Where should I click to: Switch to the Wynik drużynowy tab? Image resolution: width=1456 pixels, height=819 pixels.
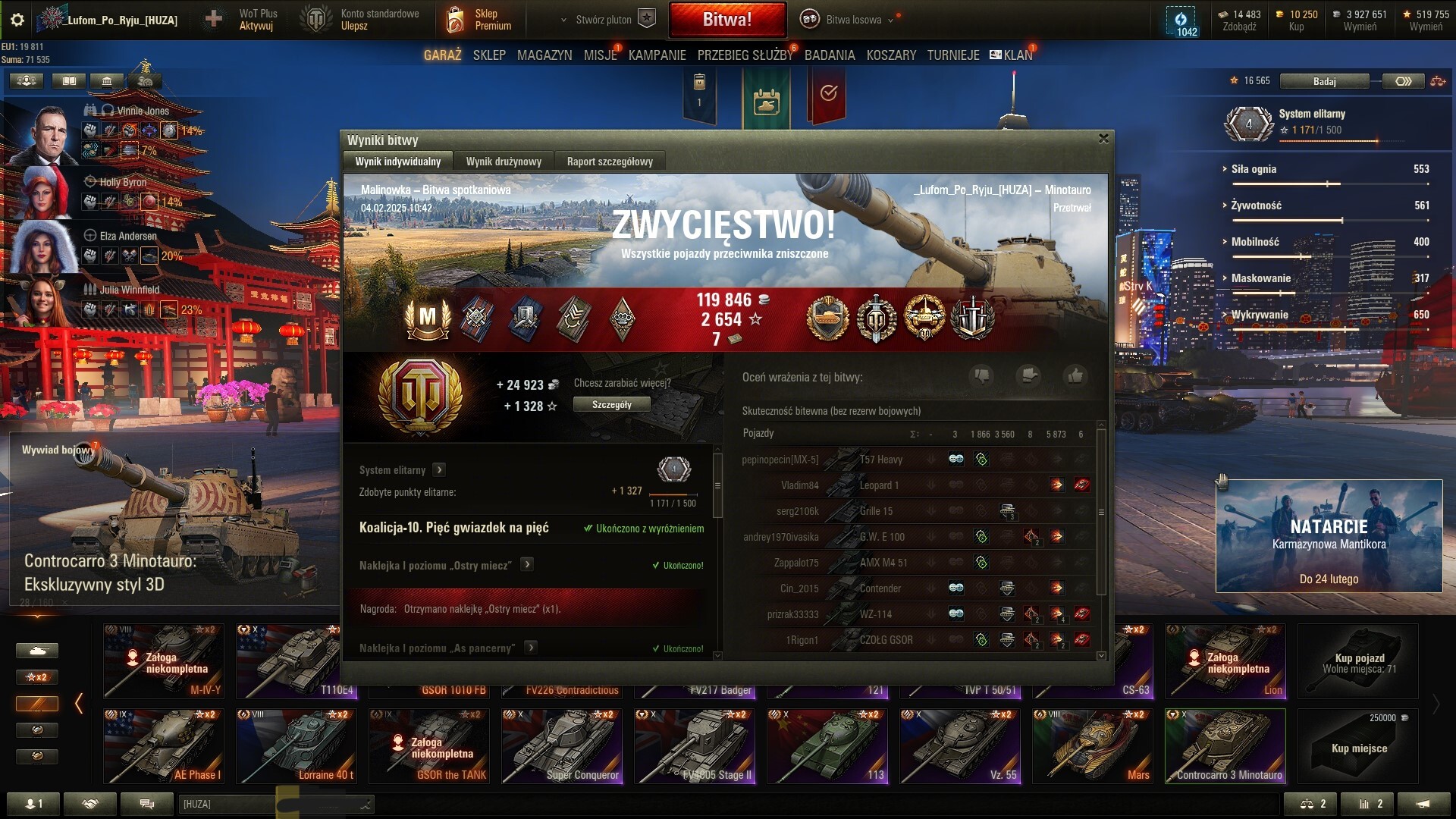pyautogui.click(x=504, y=162)
